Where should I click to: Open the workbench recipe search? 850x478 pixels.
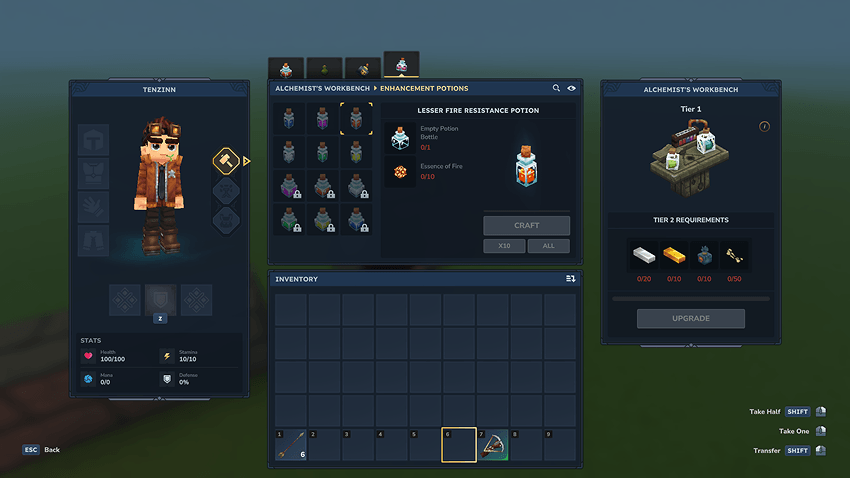[x=557, y=88]
